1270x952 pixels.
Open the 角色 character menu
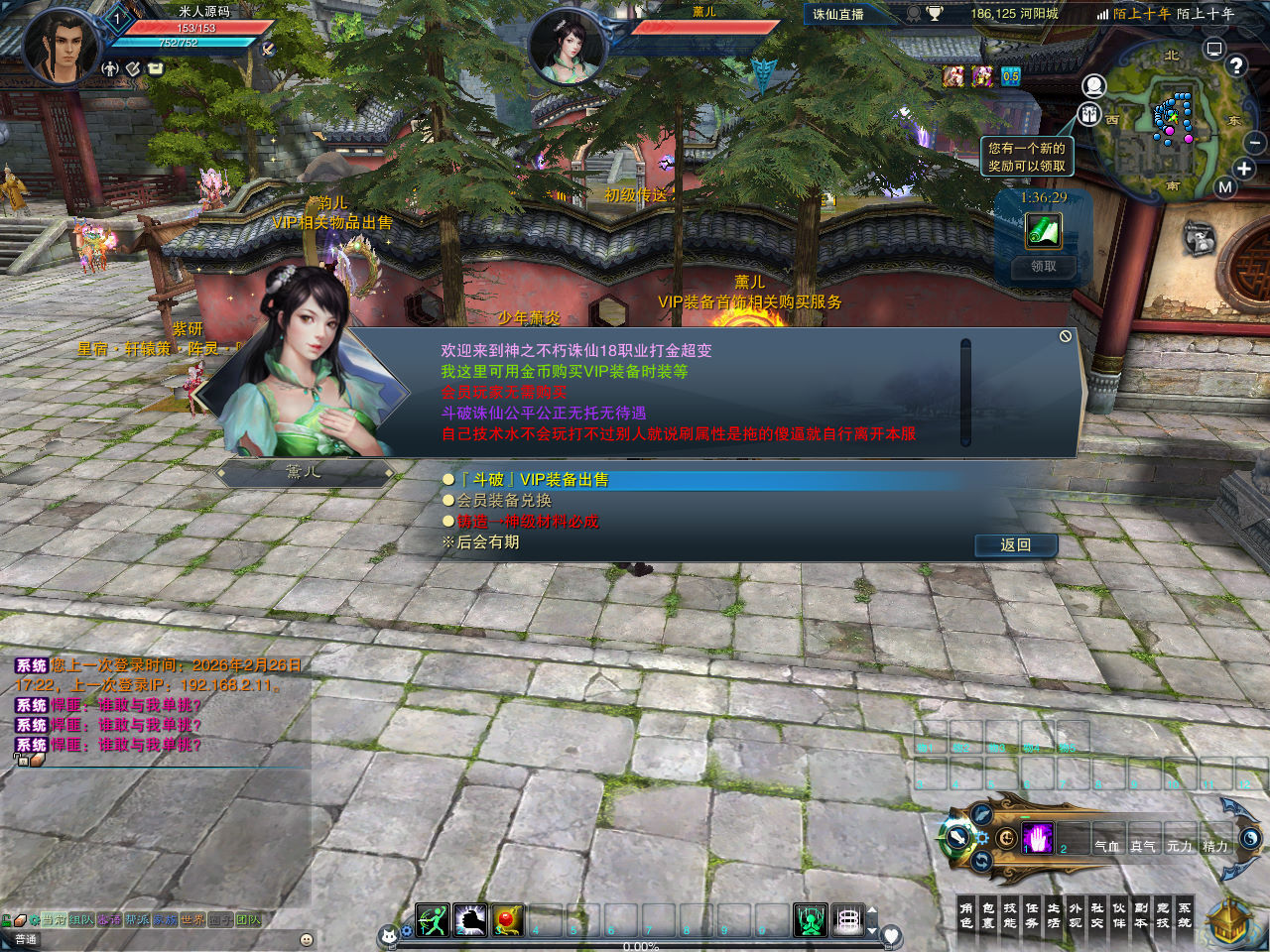point(966,915)
